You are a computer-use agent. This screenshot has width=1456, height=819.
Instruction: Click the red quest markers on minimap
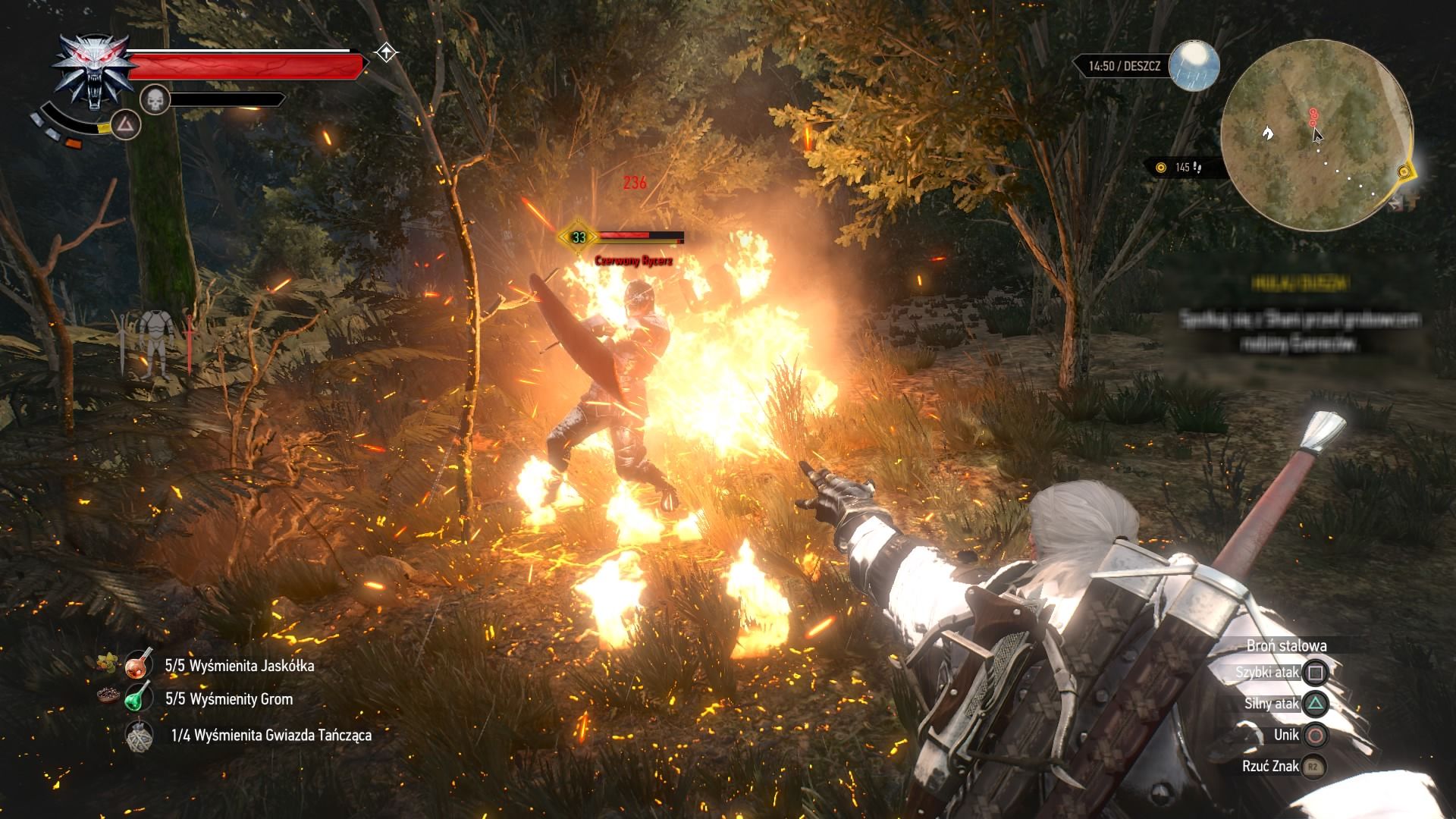click(1313, 116)
